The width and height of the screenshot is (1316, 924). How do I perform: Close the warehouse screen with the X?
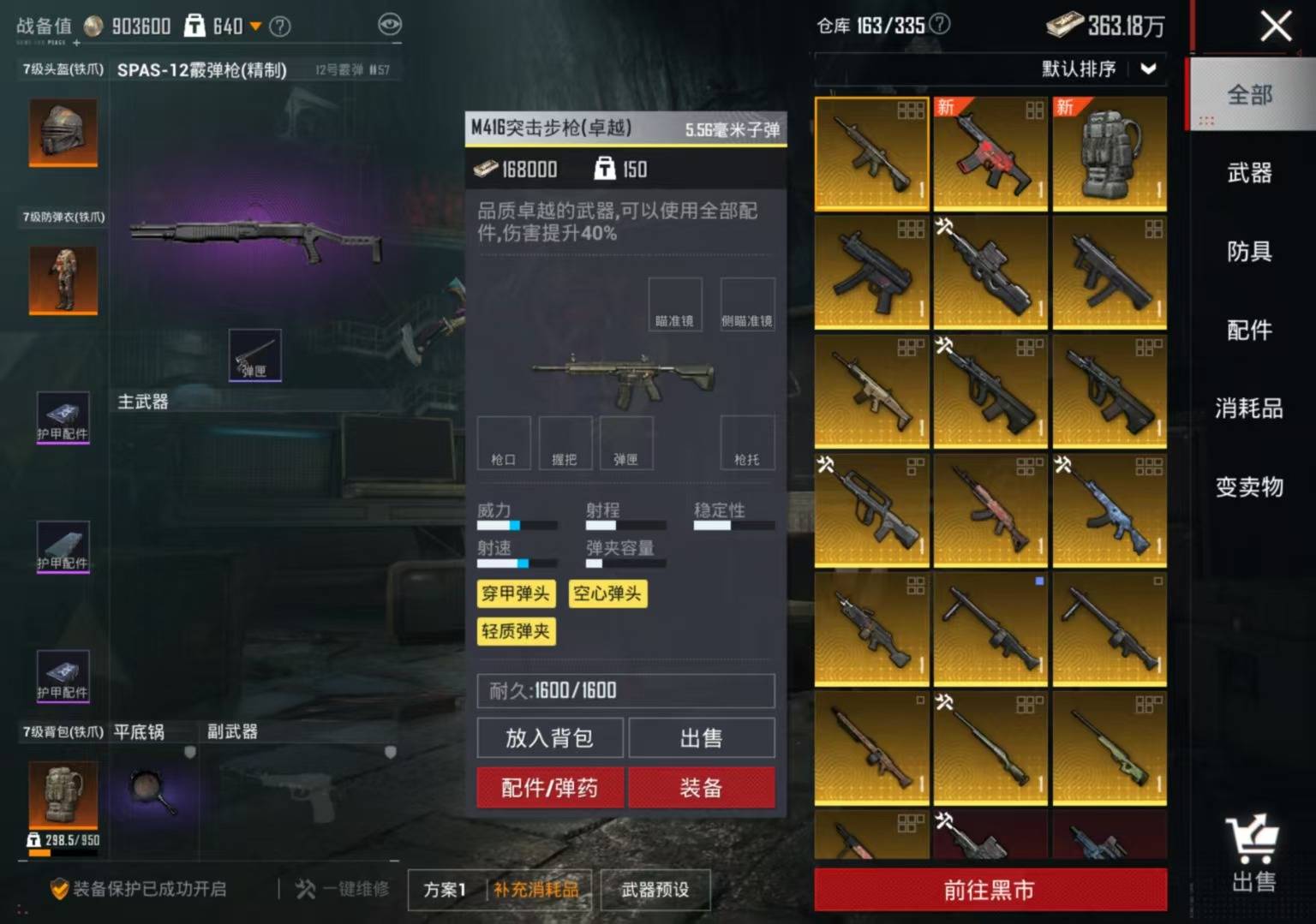point(1276,27)
